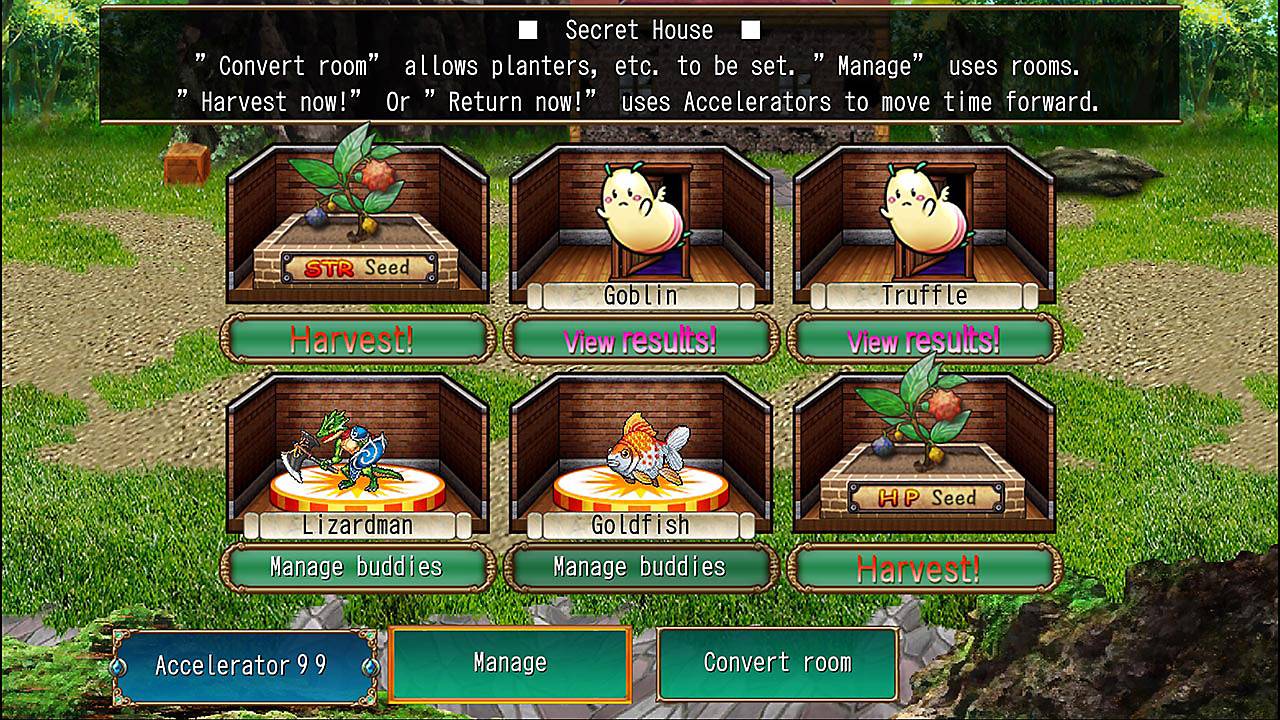Click the Accelerator 99 button

tap(243, 665)
